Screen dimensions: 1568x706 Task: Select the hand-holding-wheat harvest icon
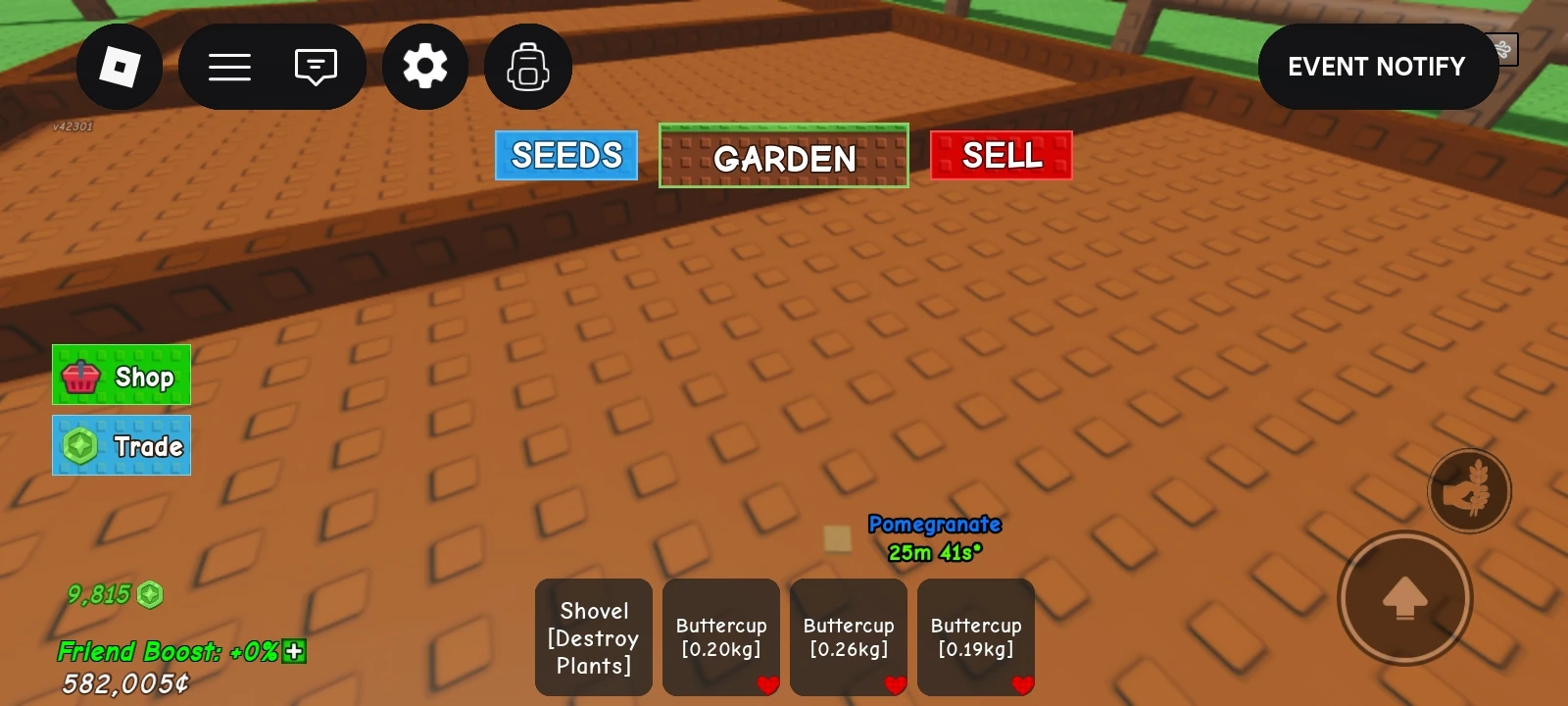pos(1469,490)
